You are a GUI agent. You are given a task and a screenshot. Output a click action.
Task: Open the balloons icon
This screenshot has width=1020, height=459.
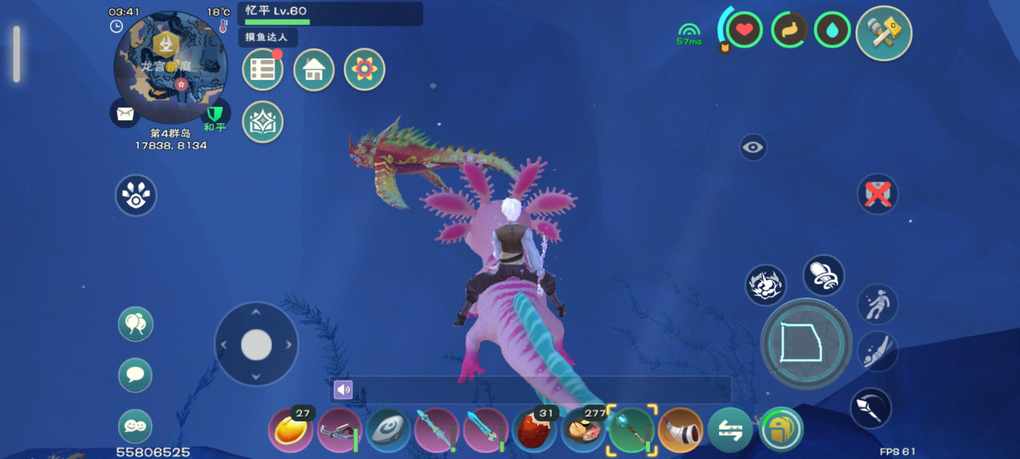[135, 324]
